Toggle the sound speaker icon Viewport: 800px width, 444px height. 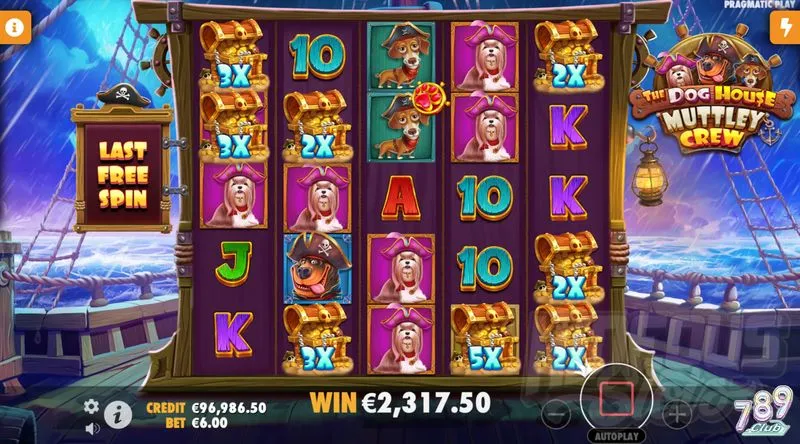[x=92, y=425]
